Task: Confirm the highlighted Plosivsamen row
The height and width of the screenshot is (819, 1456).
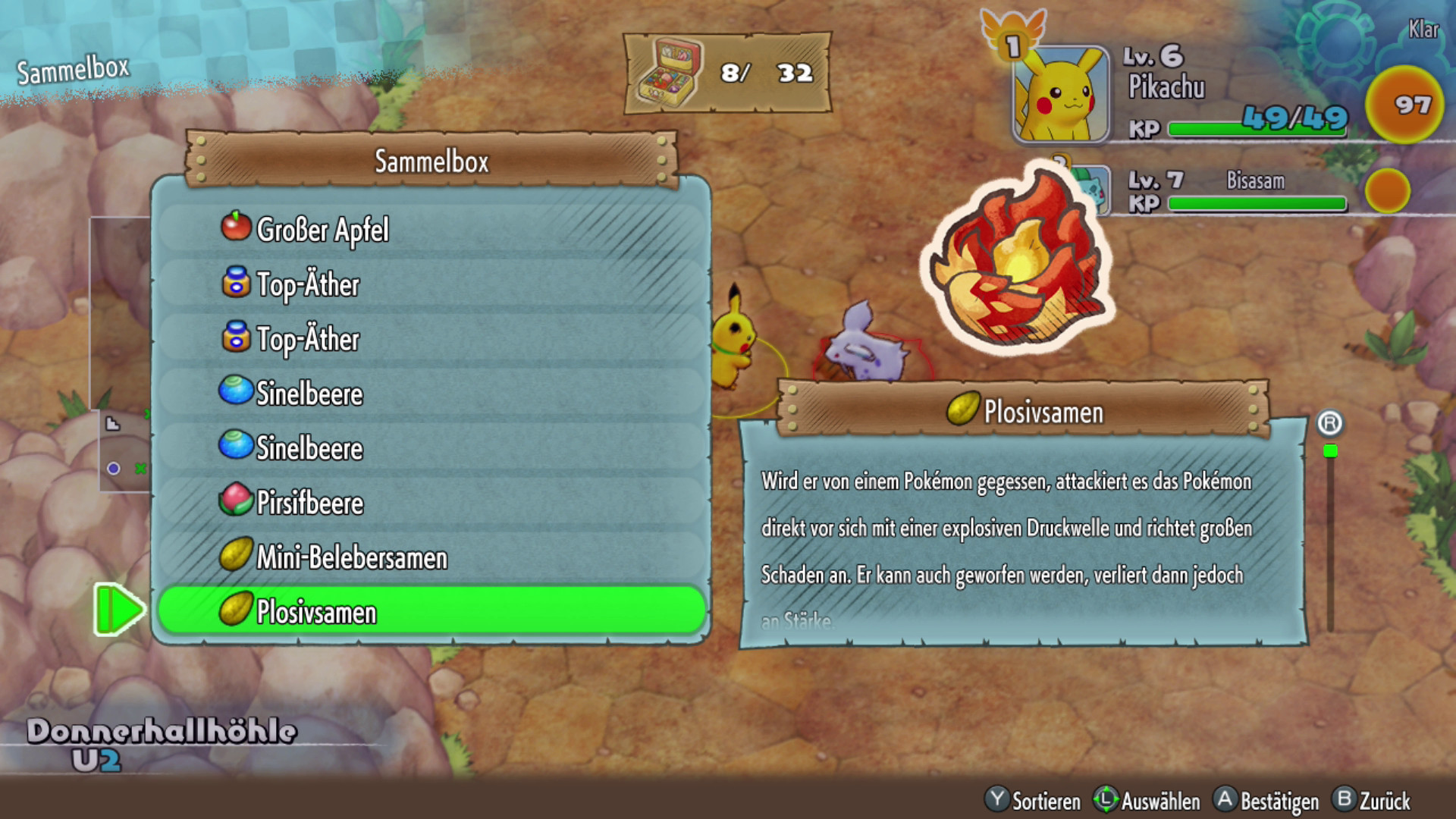Action: point(431,611)
